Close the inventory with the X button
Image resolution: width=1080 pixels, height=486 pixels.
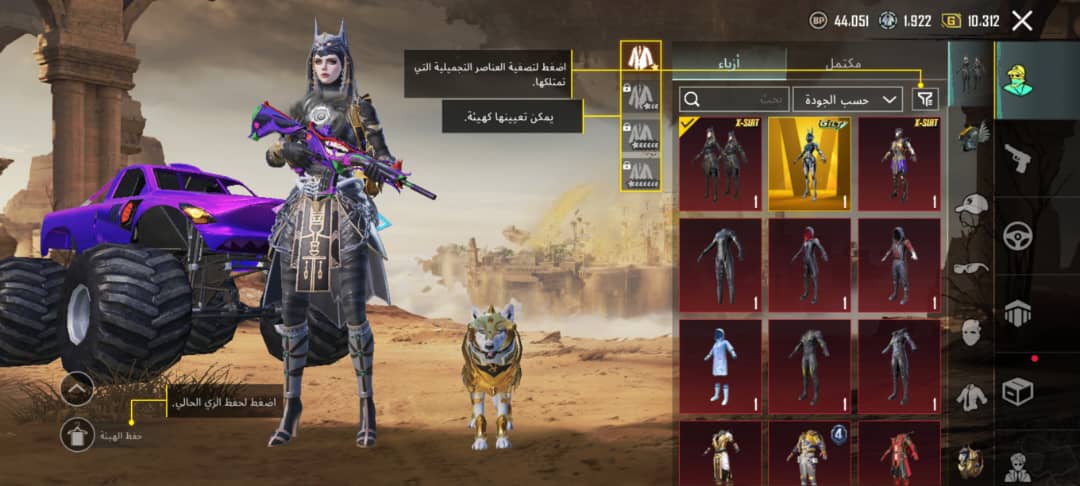click(1022, 20)
